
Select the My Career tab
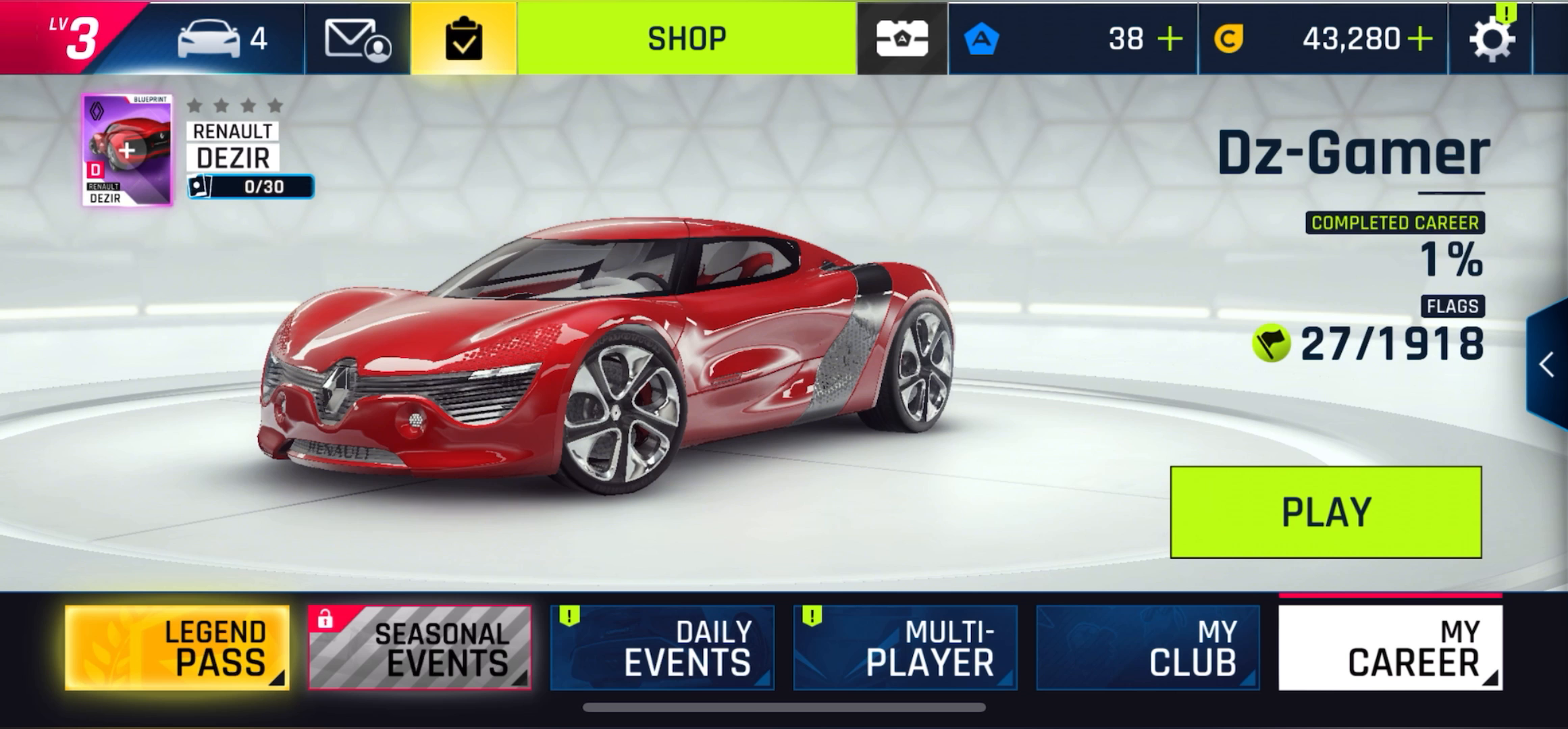pos(1390,648)
